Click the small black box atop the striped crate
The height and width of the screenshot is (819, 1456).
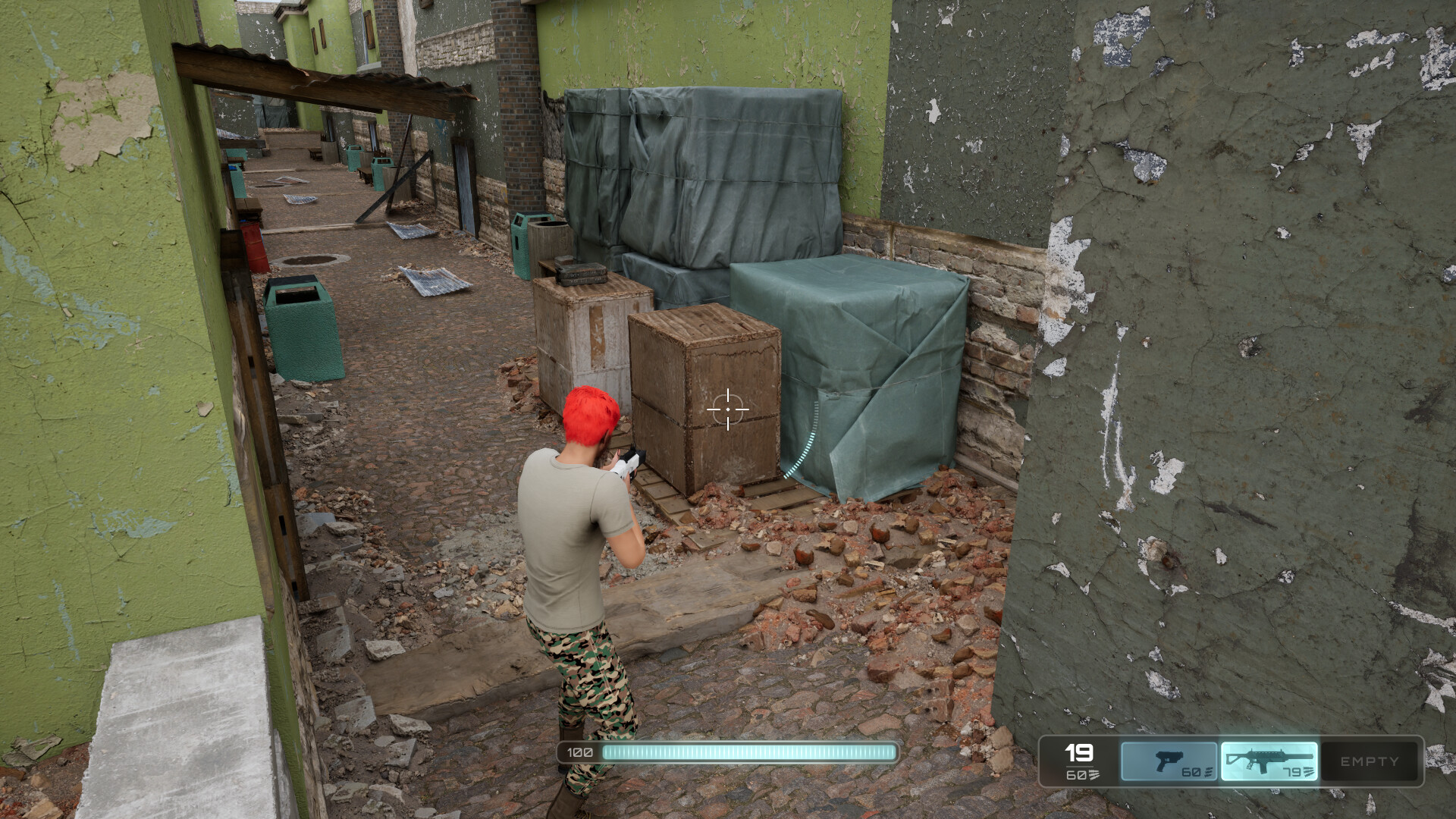click(580, 273)
